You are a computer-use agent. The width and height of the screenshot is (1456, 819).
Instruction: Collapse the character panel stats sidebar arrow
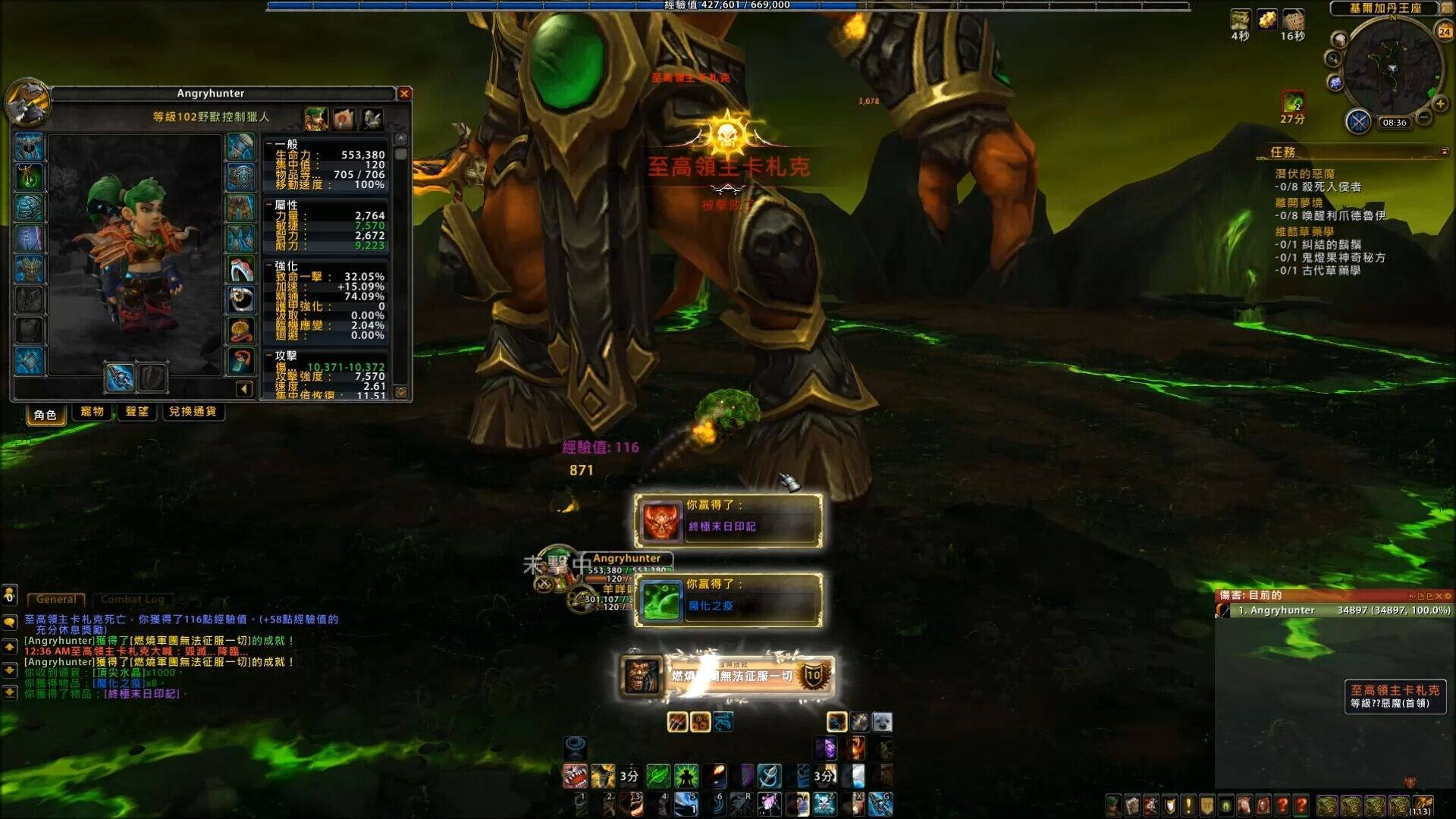point(244,389)
